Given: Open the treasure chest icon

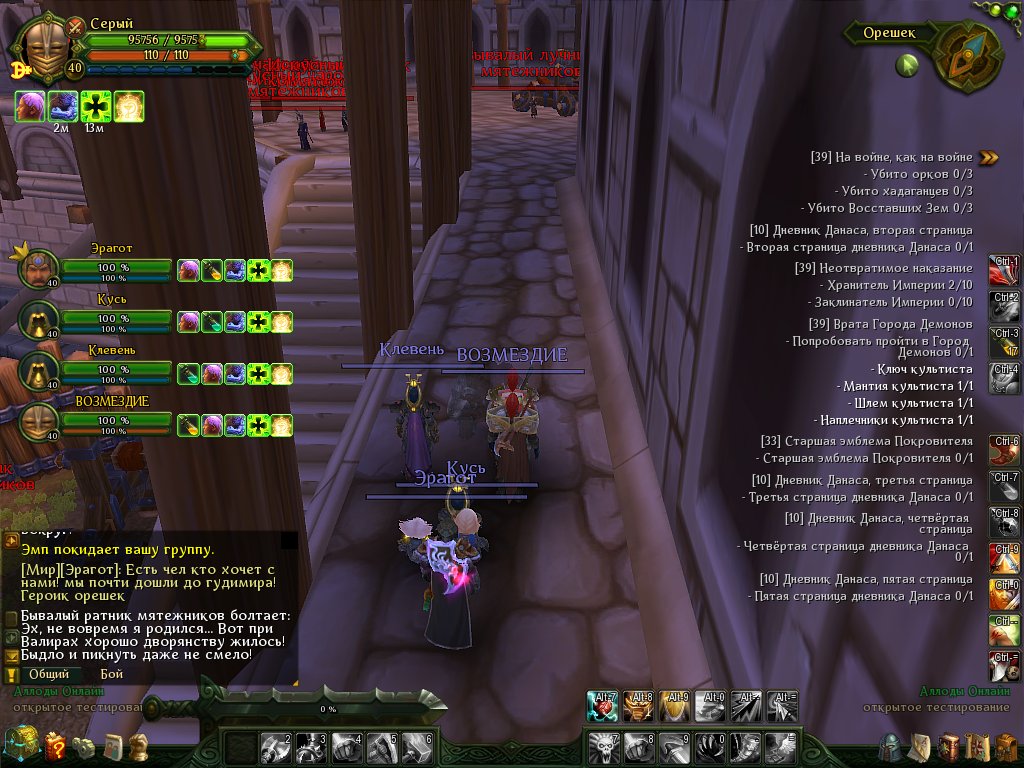Looking at the screenshot, I should 20,744.
